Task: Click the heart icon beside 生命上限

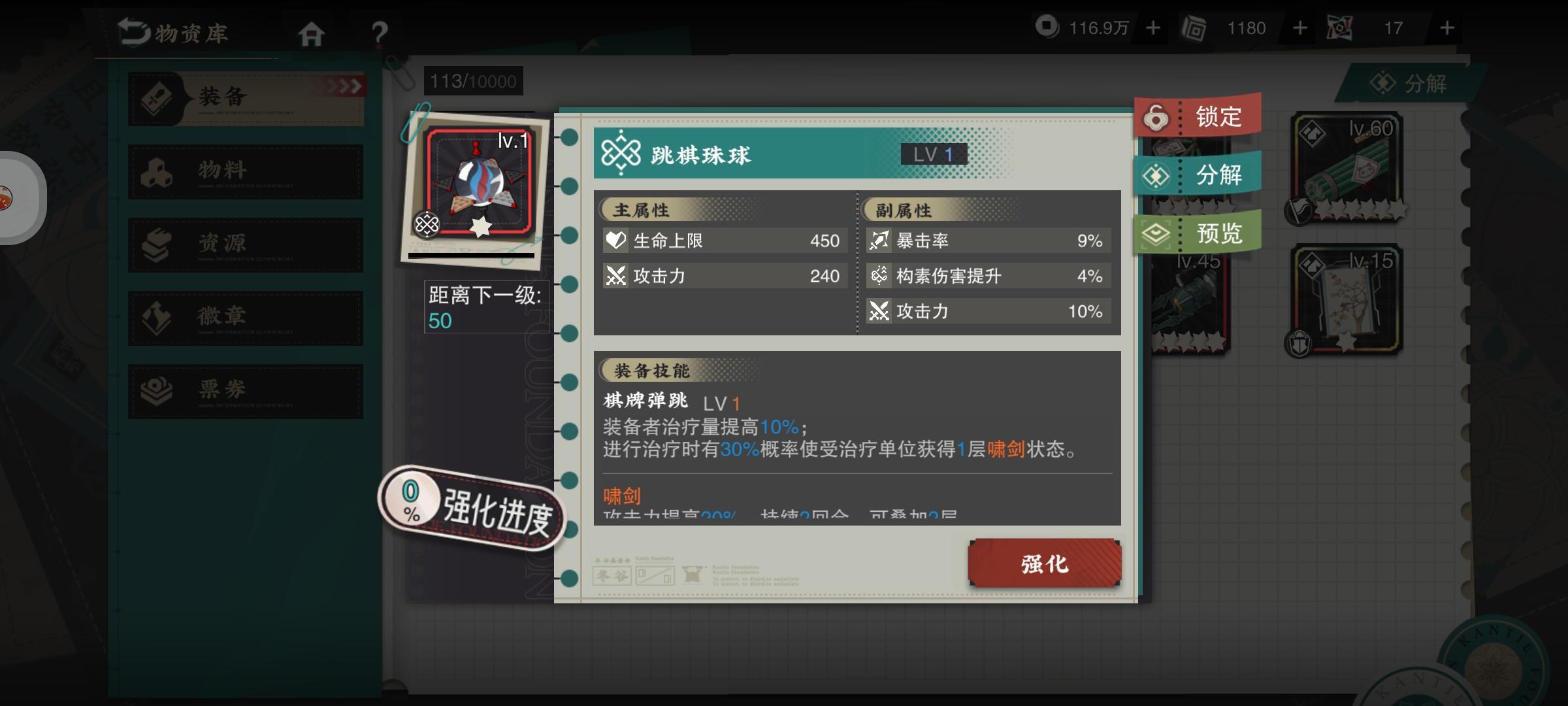Action: click(x=615, y=241)
